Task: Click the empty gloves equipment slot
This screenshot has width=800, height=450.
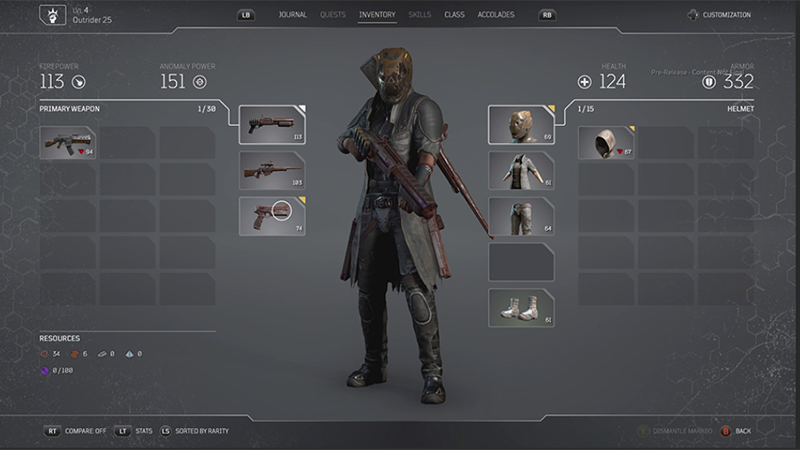Action: pos(520,262)
